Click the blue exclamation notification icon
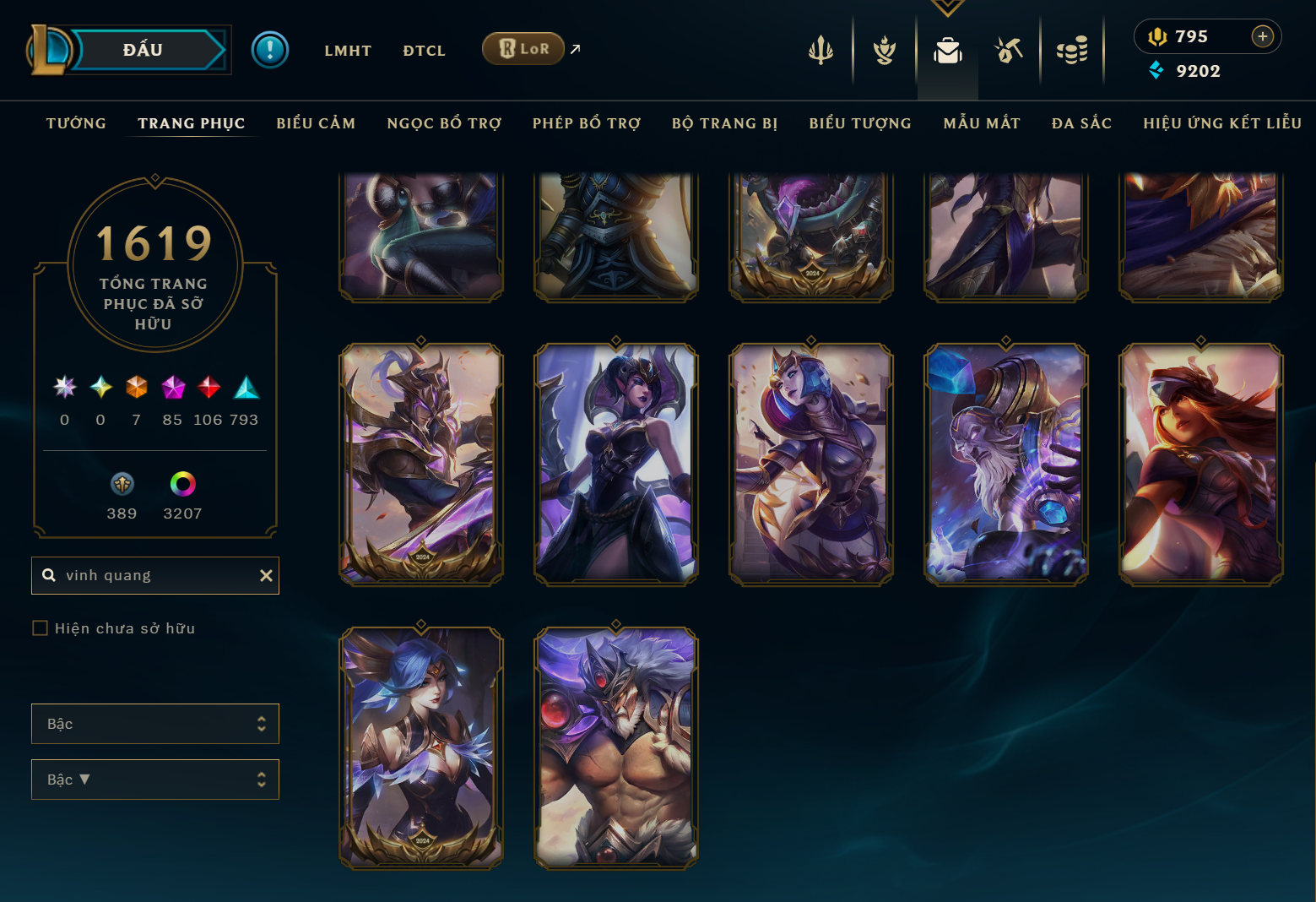This screenshot has width=1316, height=902. [268, 49]
